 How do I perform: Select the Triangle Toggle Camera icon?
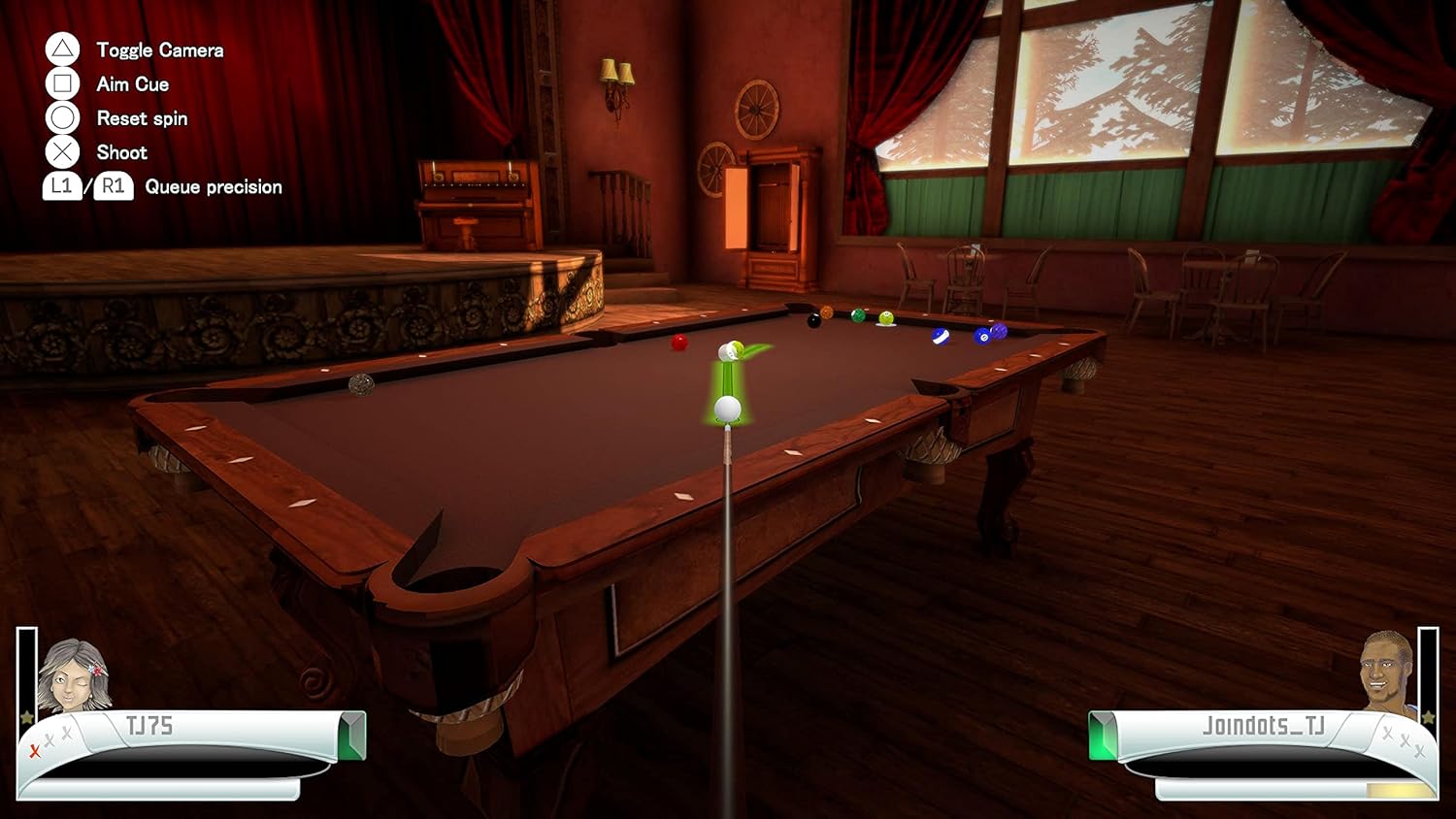tap(61, 49)
